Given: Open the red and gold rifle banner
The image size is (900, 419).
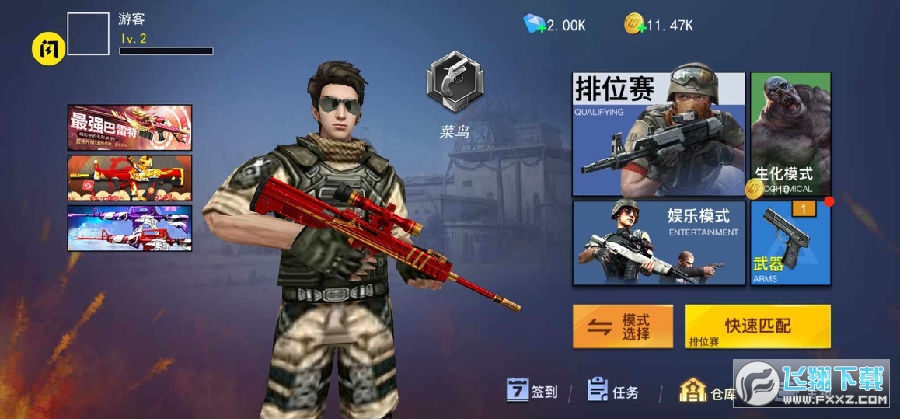Looking at the screenshot, I should pos(130,178).
